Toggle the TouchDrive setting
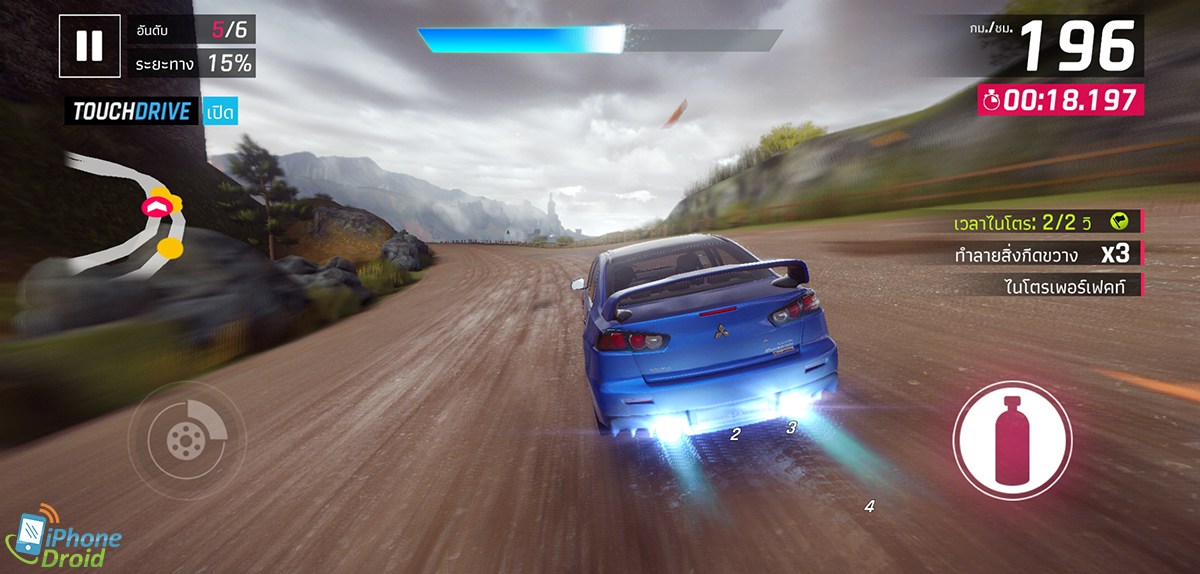Screen dimensions: 1200x574 (220, 112)
